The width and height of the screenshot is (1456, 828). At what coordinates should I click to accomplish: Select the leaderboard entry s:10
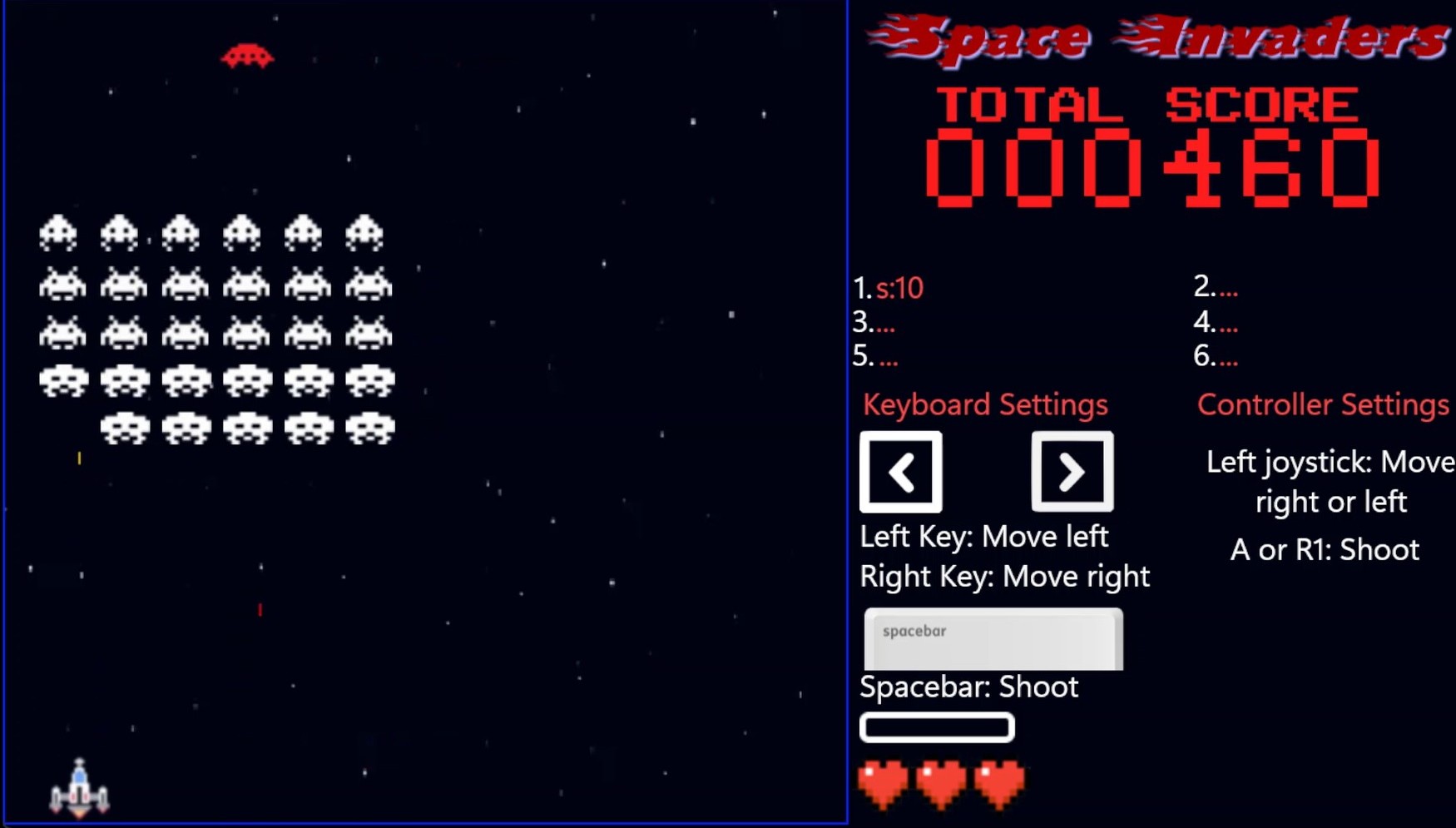[x=899, y=288]
